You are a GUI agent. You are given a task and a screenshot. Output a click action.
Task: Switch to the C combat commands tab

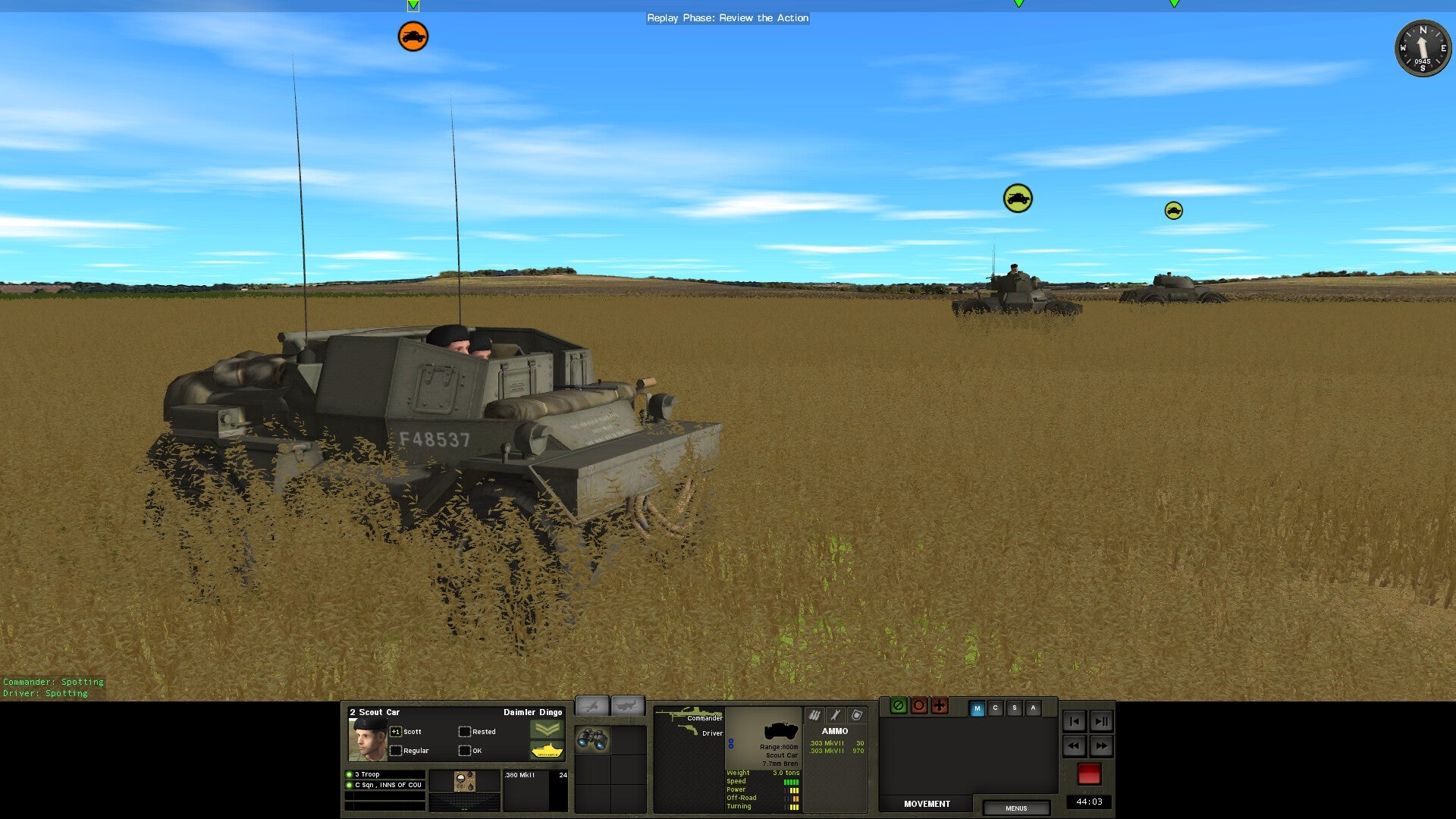995,708
